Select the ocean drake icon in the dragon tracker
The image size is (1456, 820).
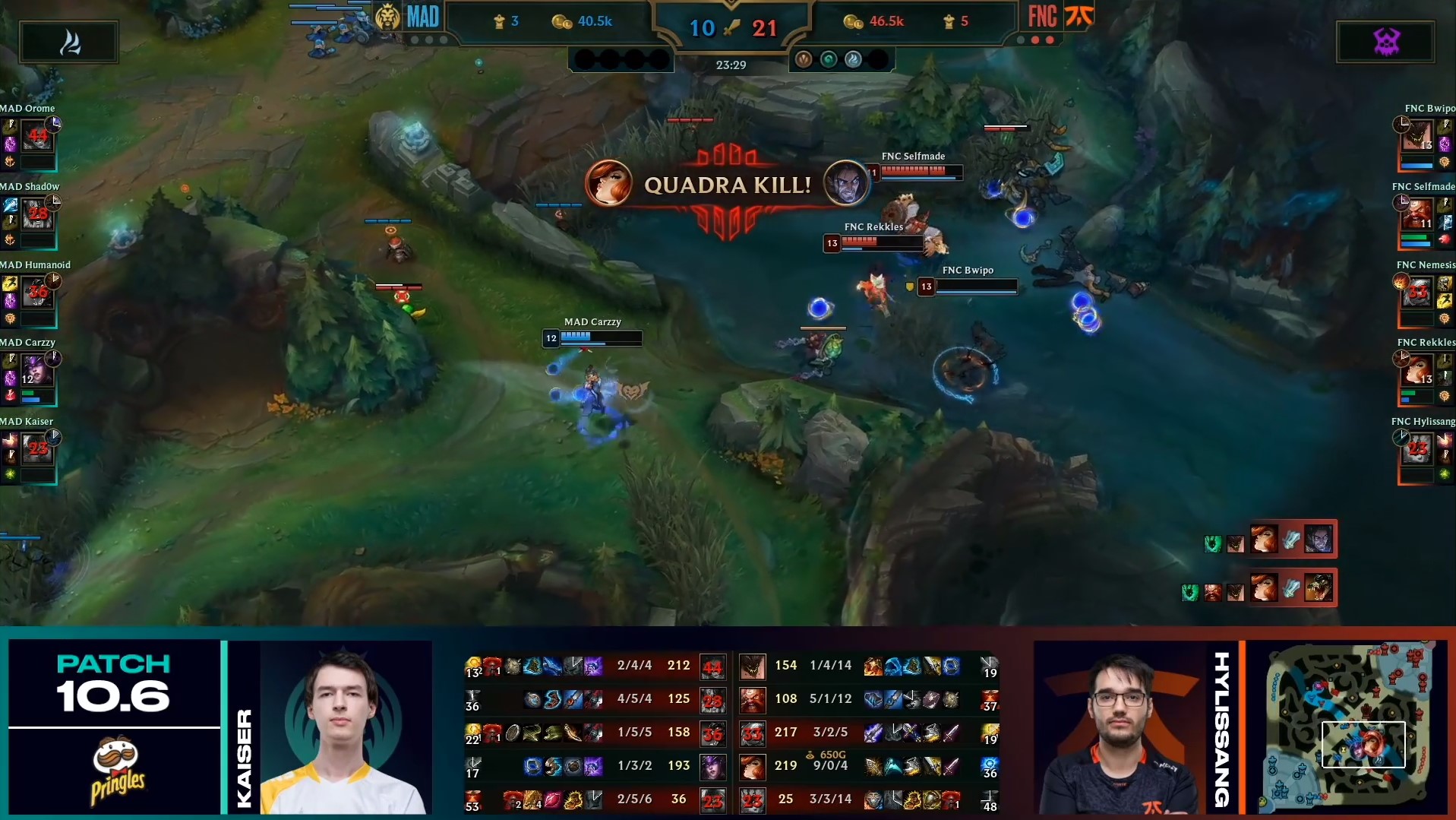click(829, 61)
